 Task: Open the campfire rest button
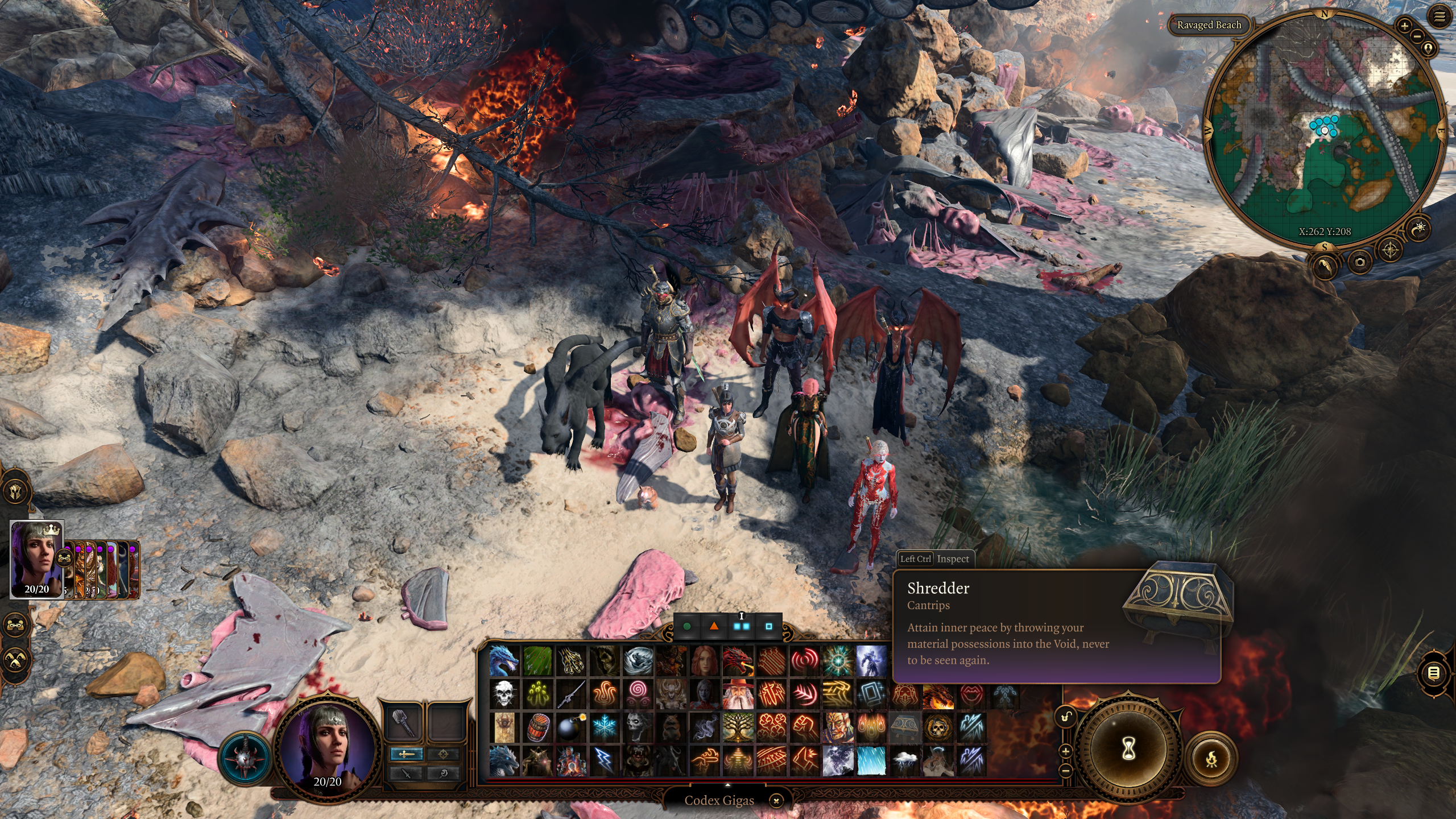[1211, 758]
